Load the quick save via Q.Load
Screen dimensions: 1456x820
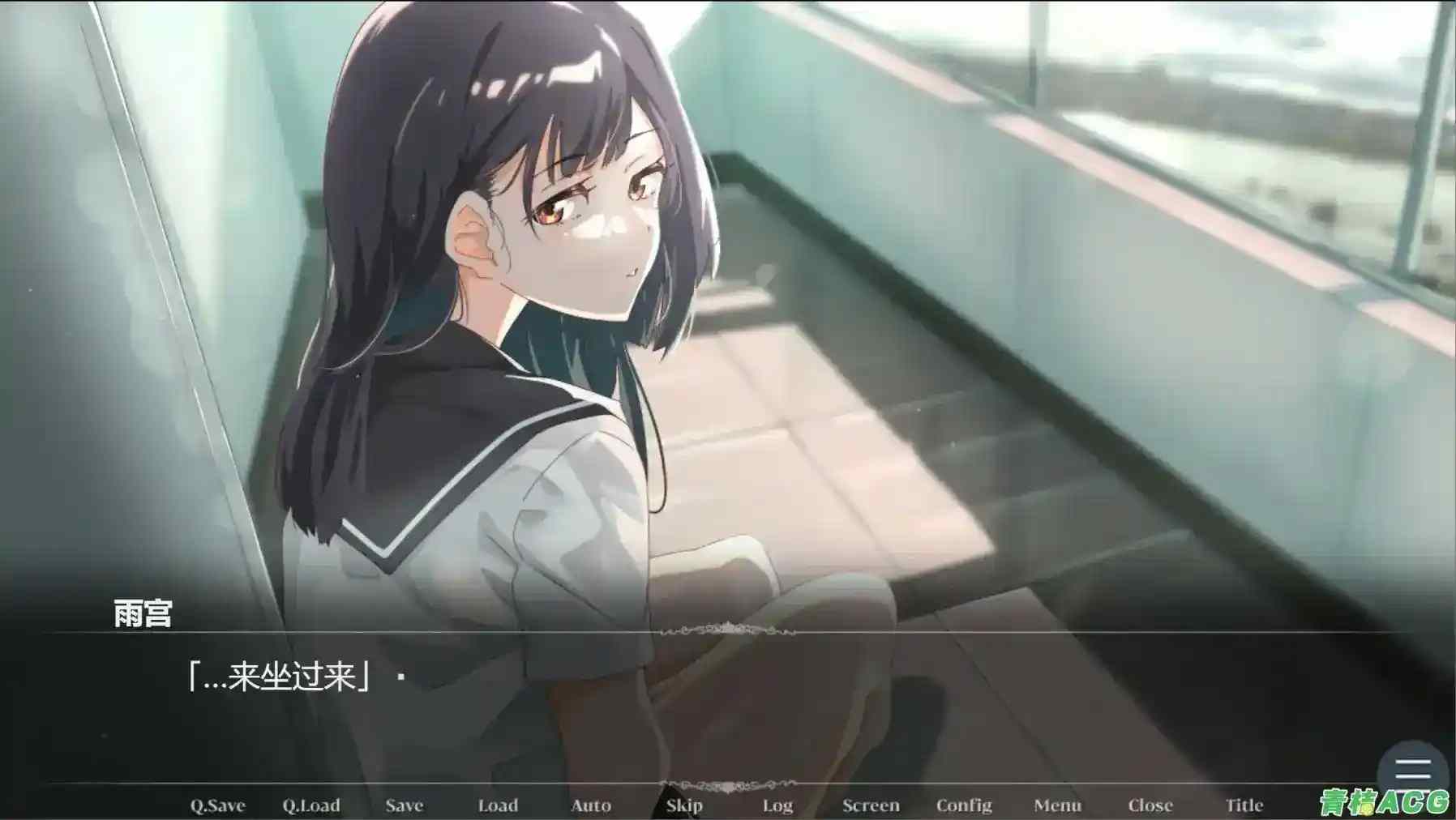coord(312,805)
